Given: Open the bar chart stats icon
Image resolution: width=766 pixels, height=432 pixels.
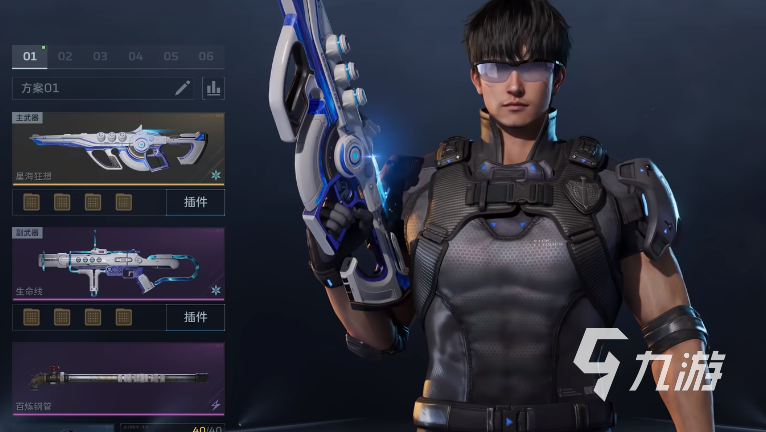Looking at the screenshot, I should pyautogui.click(x=213, y=88).
